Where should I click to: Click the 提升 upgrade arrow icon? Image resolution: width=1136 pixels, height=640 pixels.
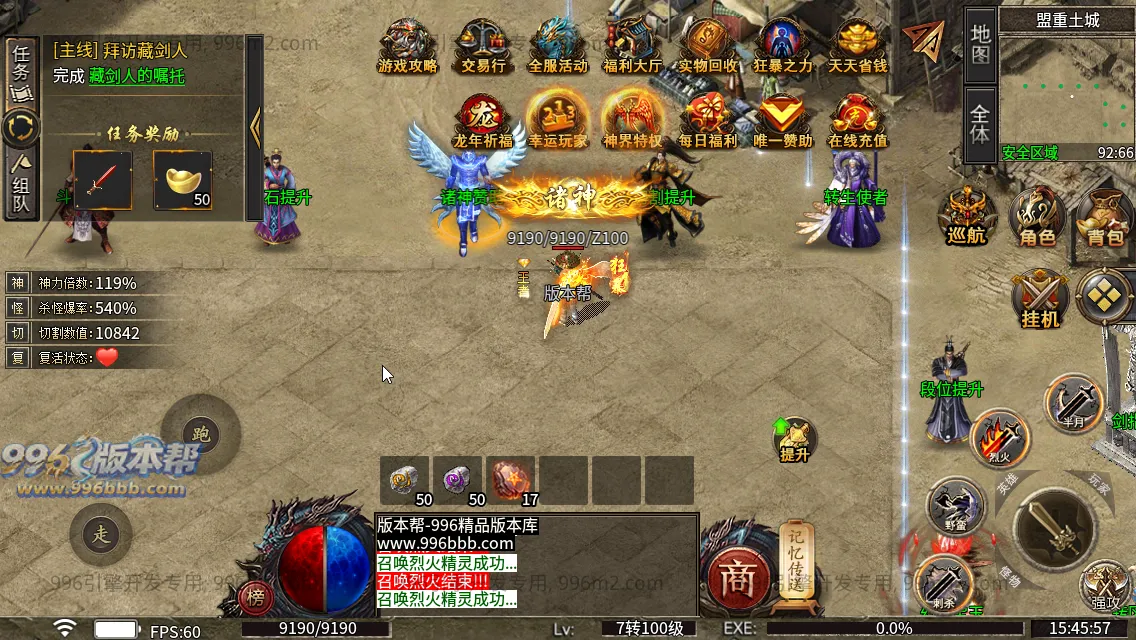click(794, 439)
